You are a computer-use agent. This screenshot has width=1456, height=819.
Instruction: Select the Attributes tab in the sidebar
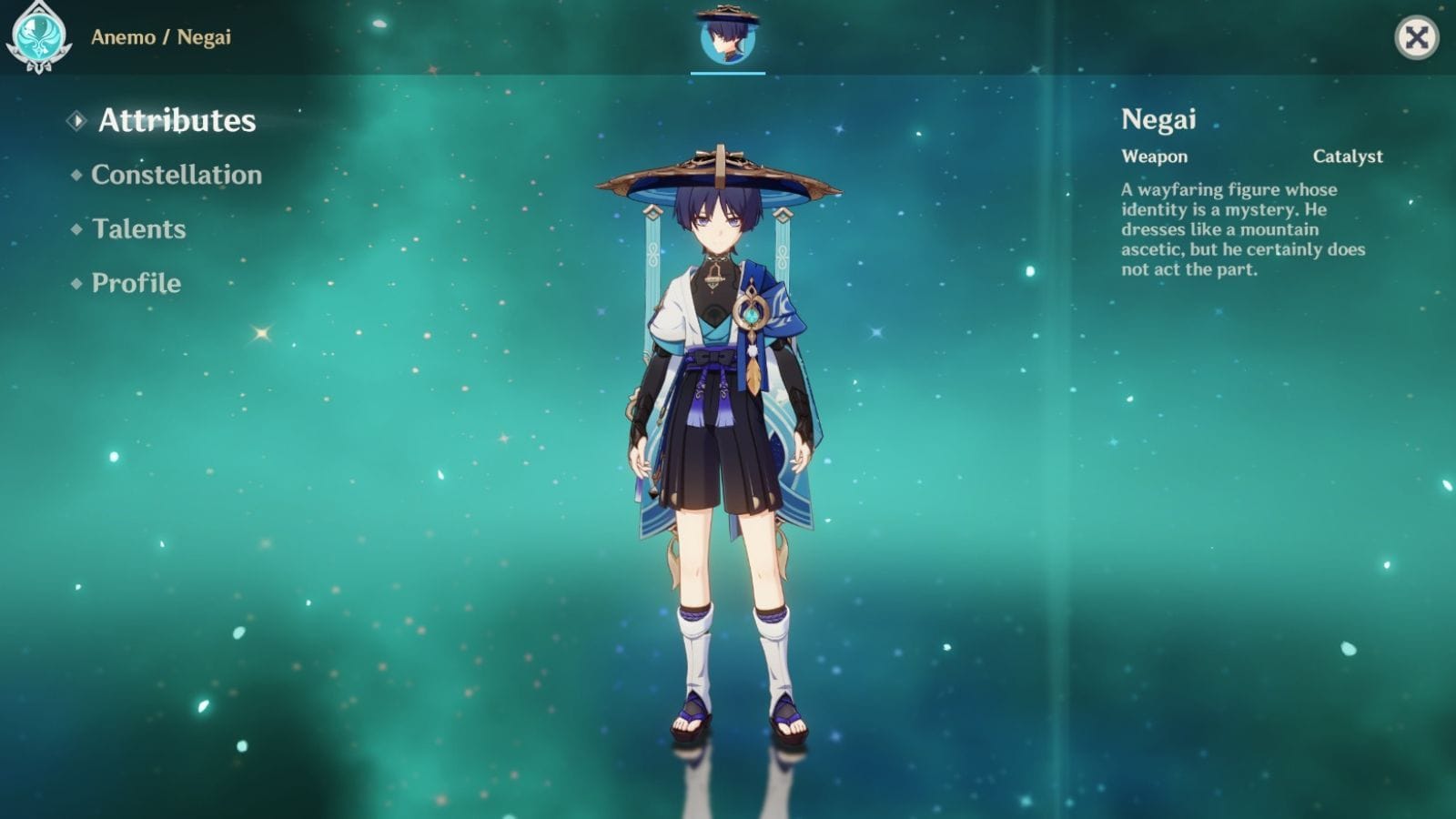pyautogui.click(x=177, y=118)
